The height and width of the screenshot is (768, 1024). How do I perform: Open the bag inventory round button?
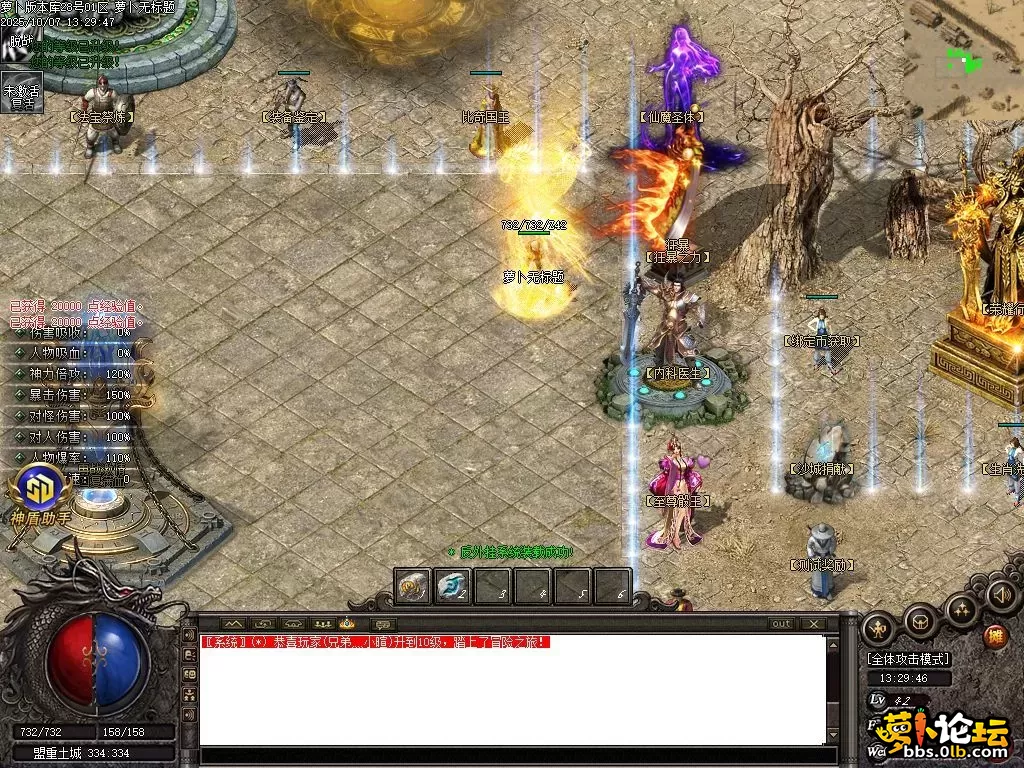(920, 622)
